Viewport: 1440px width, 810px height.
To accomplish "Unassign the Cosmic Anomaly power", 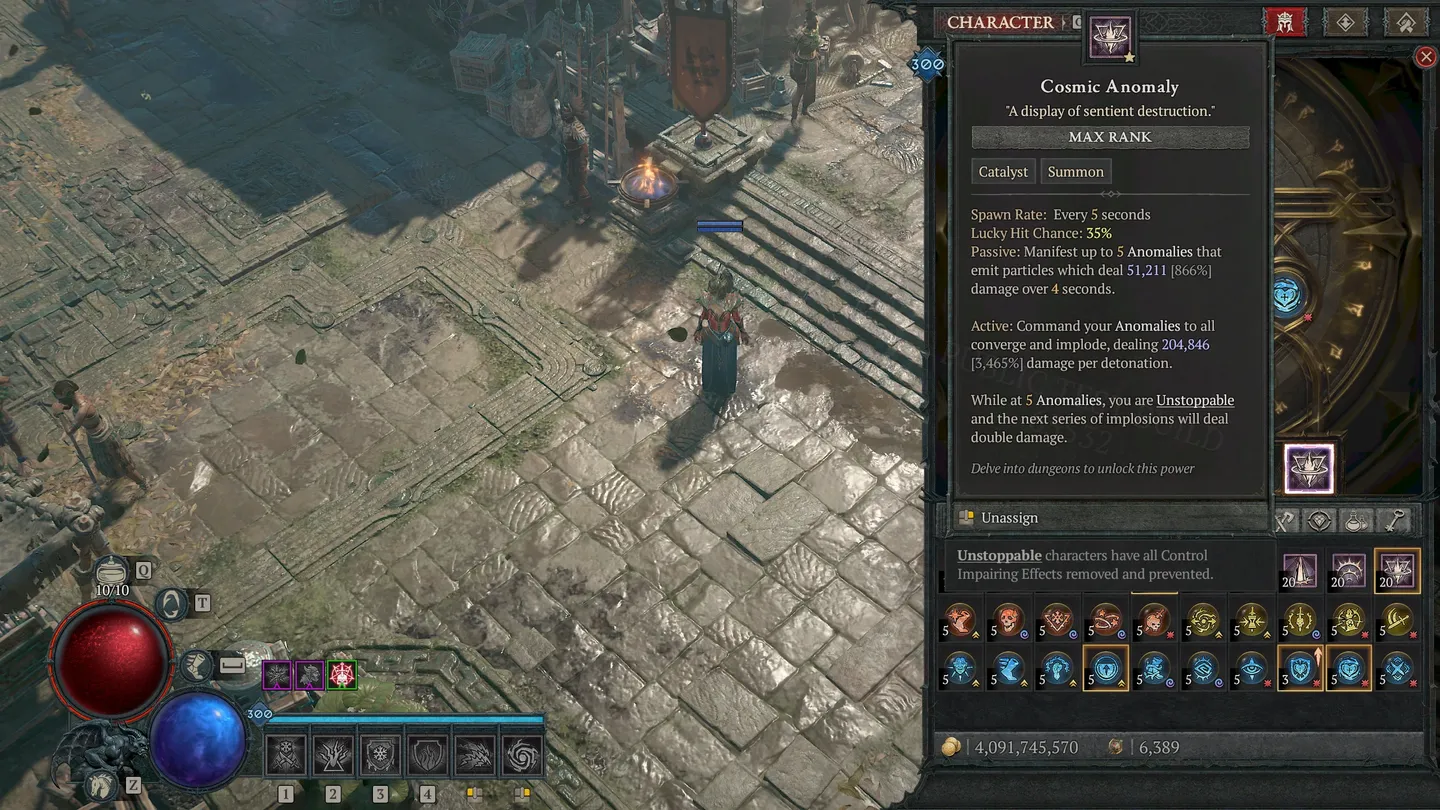I will pos(1009,518).
